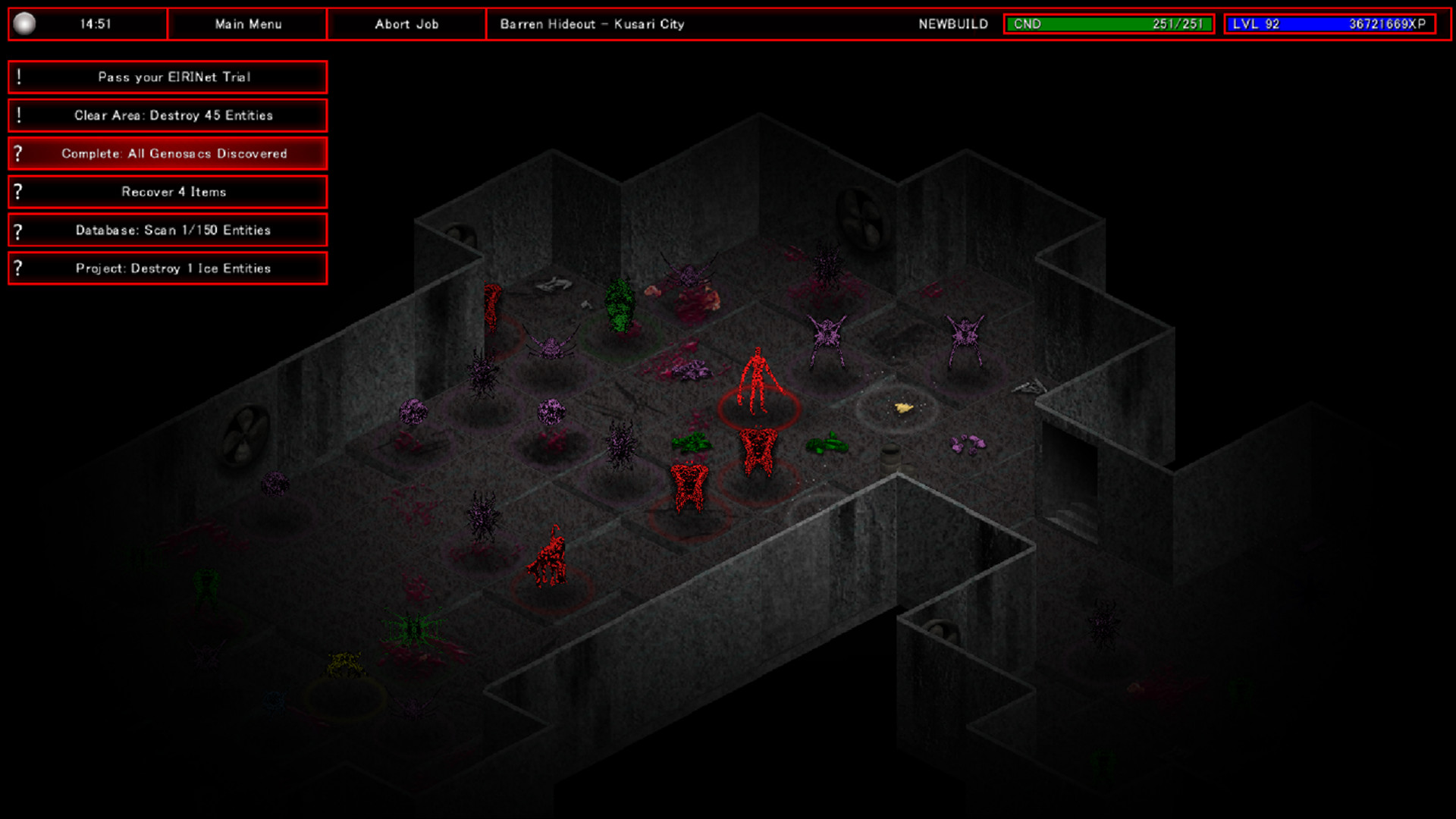
Task: Expand the Database: Scan 1/150 Entities entry
Action: tap(173, 230)
